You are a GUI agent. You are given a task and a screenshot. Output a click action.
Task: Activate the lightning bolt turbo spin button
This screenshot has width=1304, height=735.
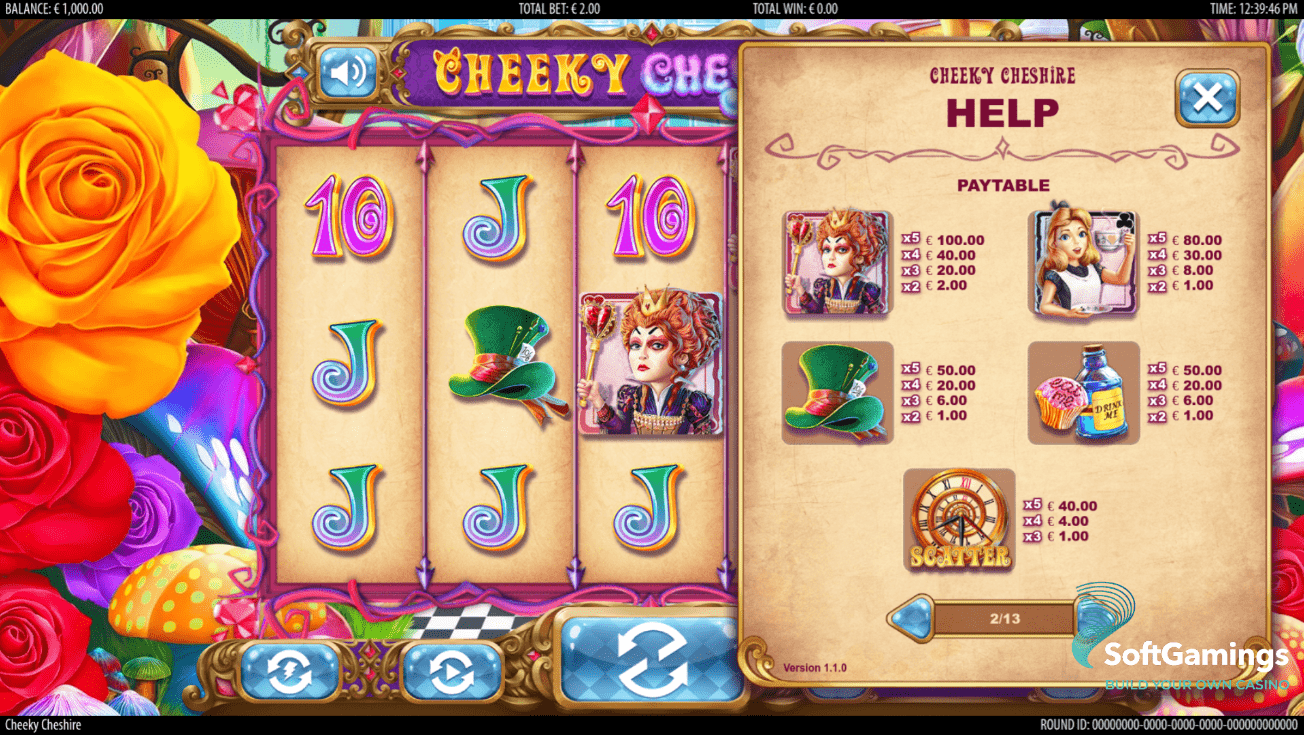(289, 672)
